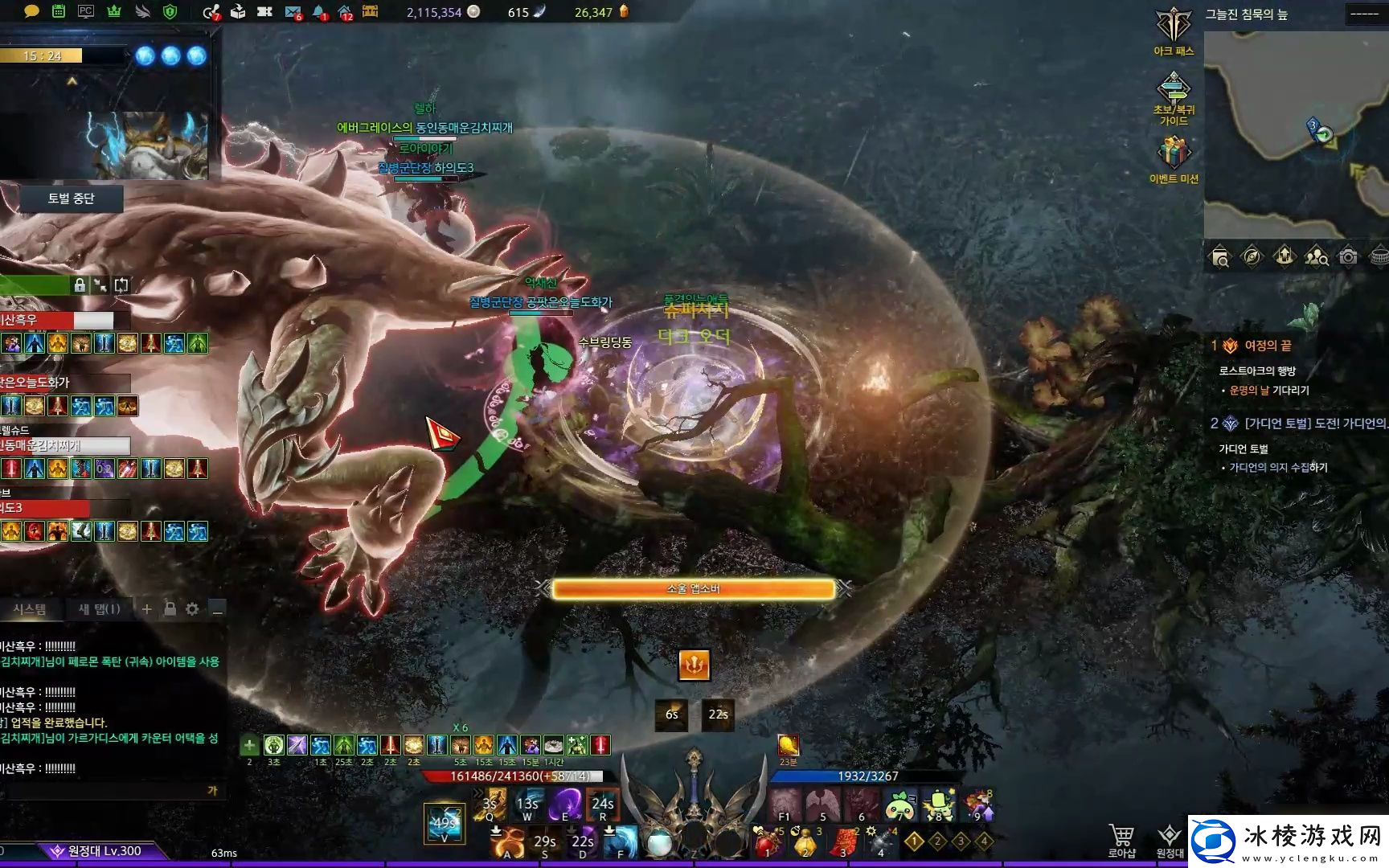Select the 여정의 끝 quest tracker entry

[x=1268, y=346]
